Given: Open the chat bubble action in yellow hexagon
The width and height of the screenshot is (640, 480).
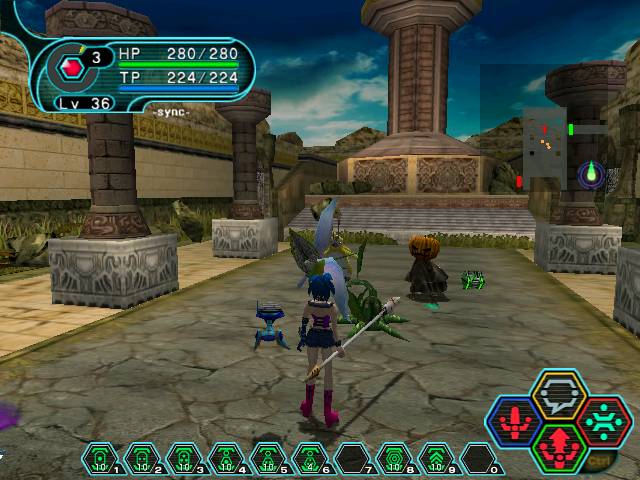Looking at the screenshot, I should [x=558, y=394].
